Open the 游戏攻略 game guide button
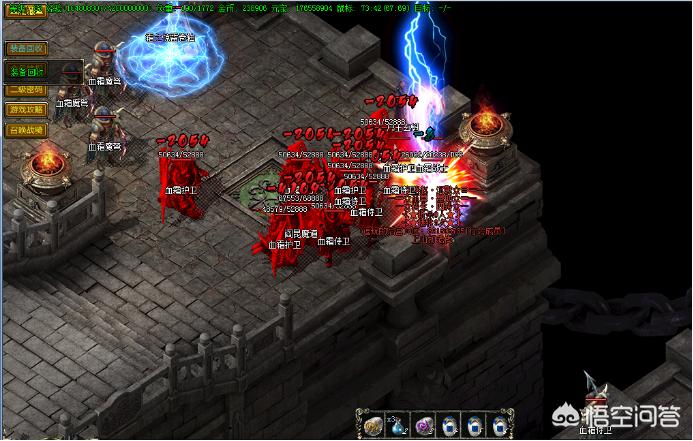The width and height of the screenshot is (693, 441). click(25, 109)
